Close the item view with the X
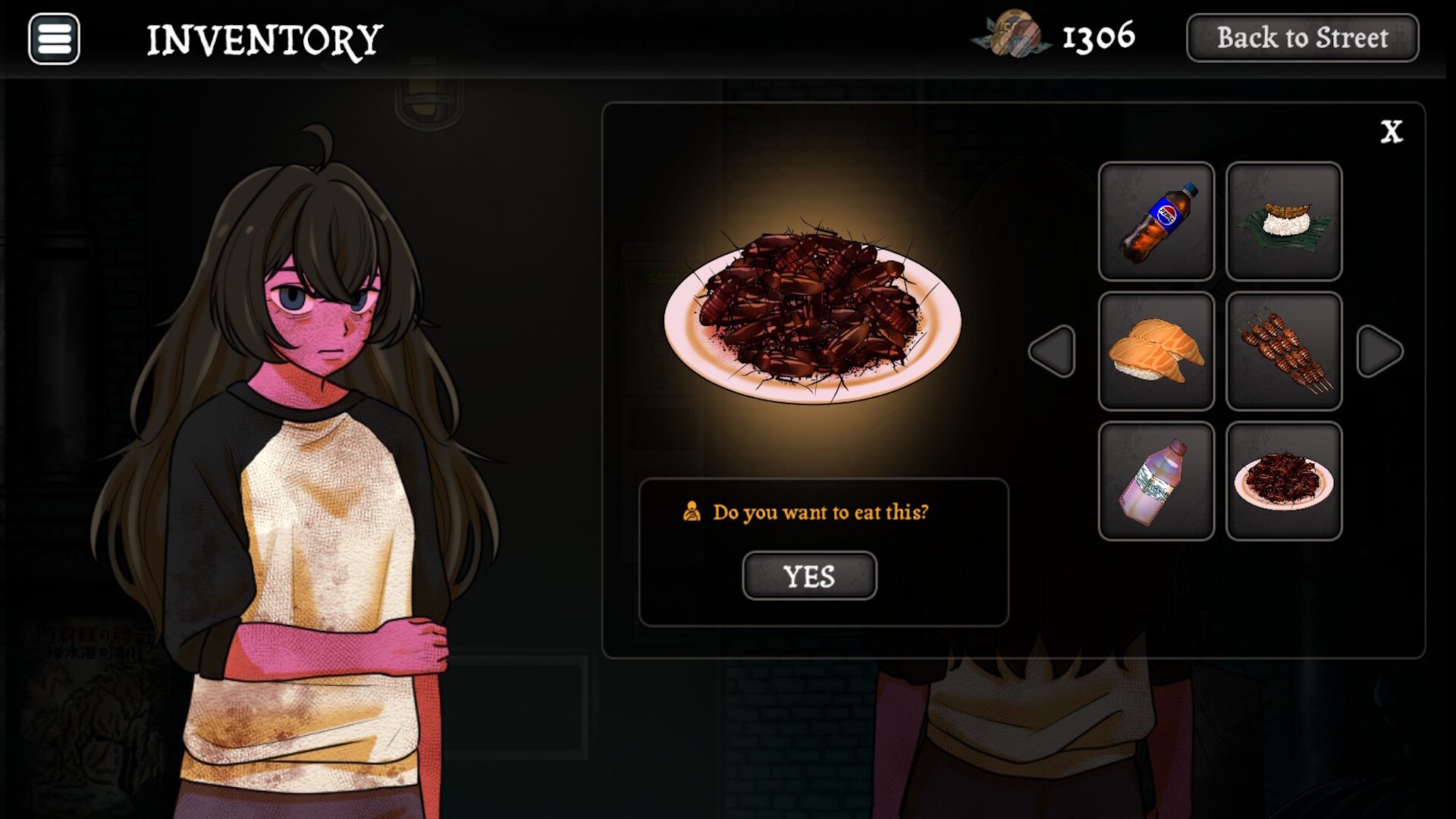The height and width of the screenshot is (819, 1456). tap(1392, 131)
